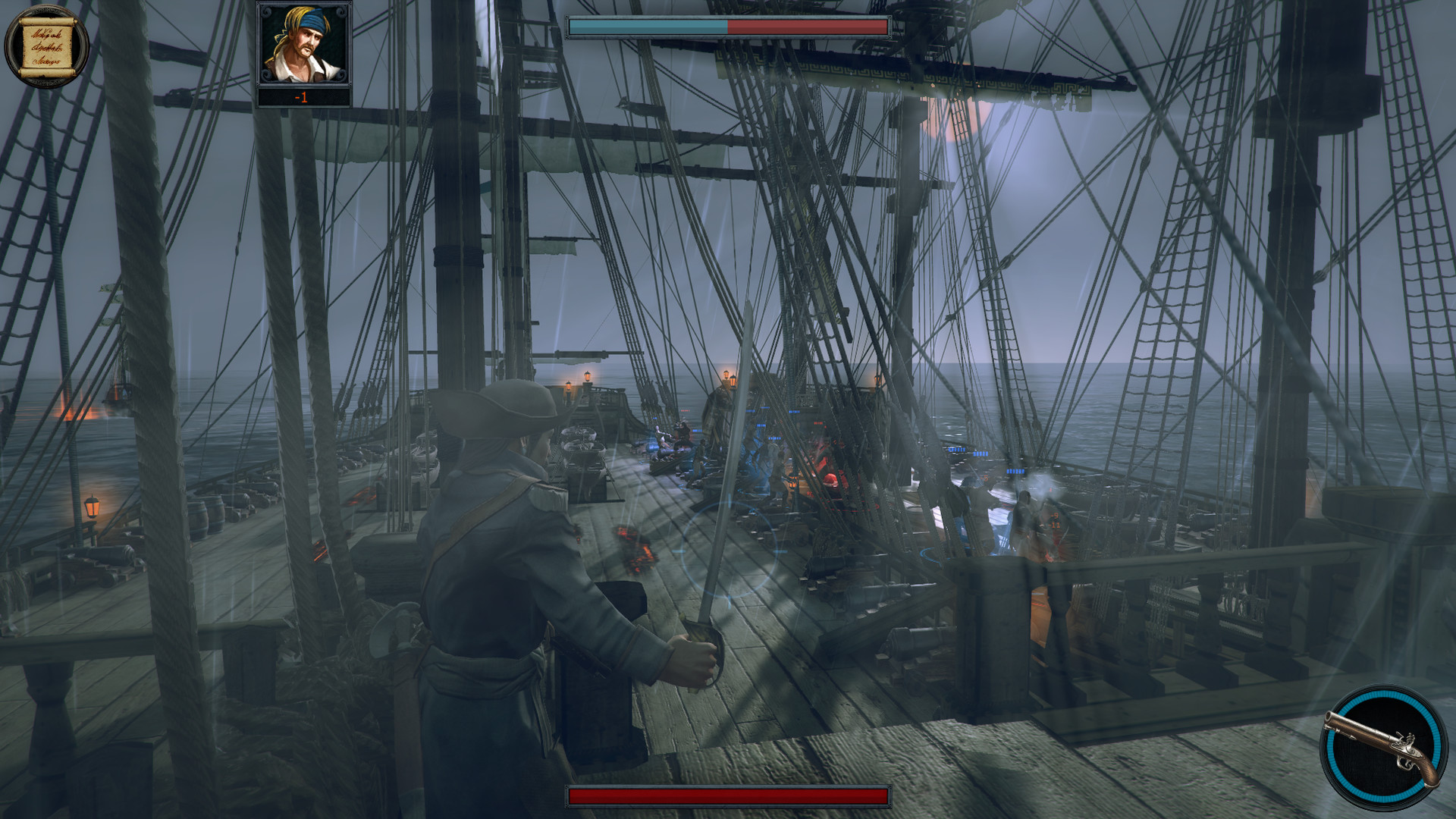Open the parchment scroll journal icon

tap(46, 45)
